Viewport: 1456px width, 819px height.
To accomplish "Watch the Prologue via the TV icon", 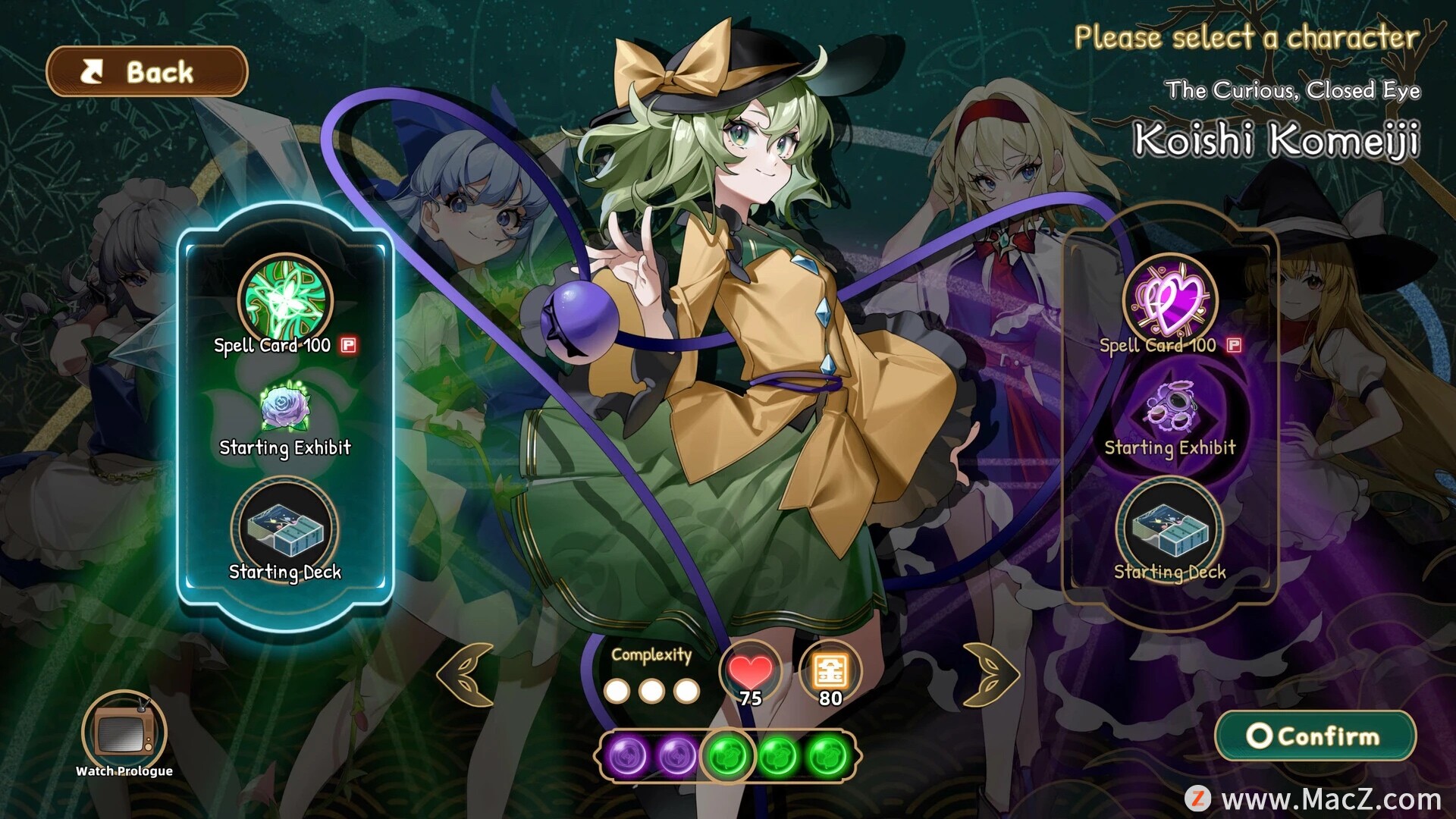I will pyautogui.click(x=124, y=733).
